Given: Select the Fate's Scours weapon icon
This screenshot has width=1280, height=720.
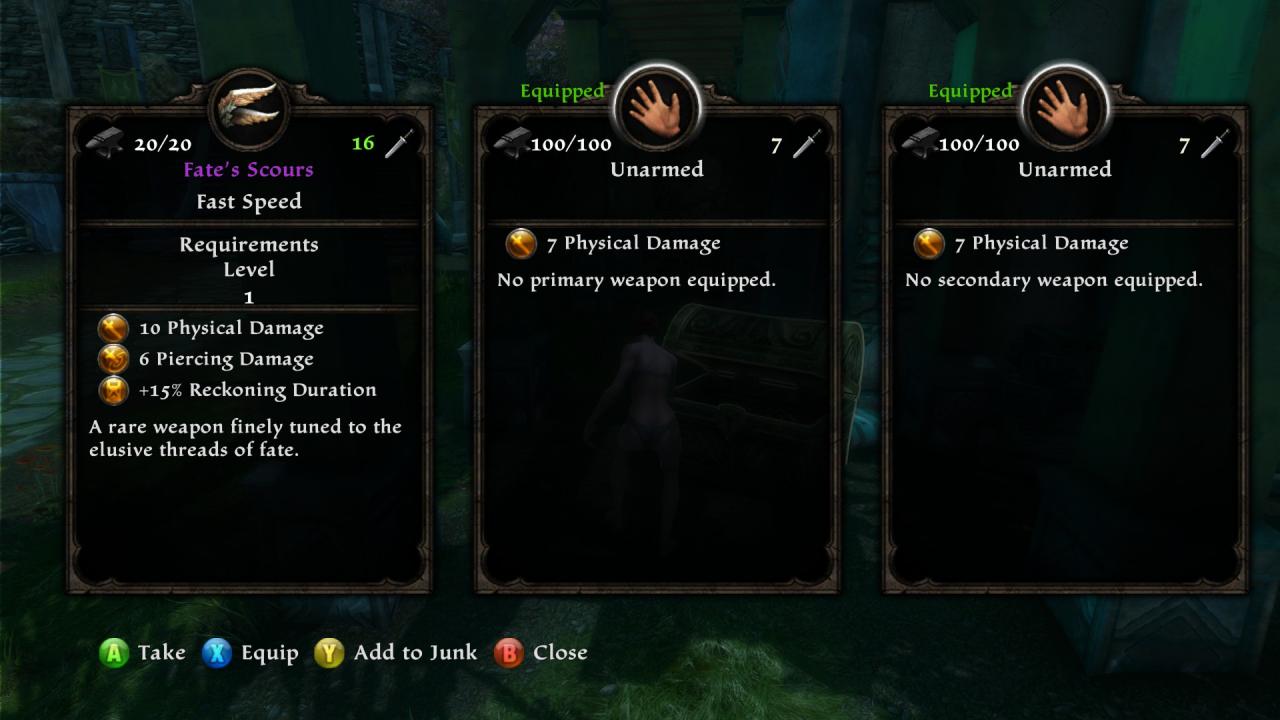Looking at the screenshot, I should click(249, 108).
